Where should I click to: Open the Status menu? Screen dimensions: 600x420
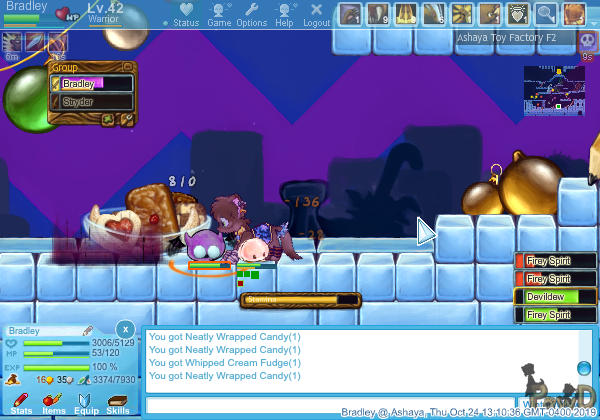coord(185,14)
